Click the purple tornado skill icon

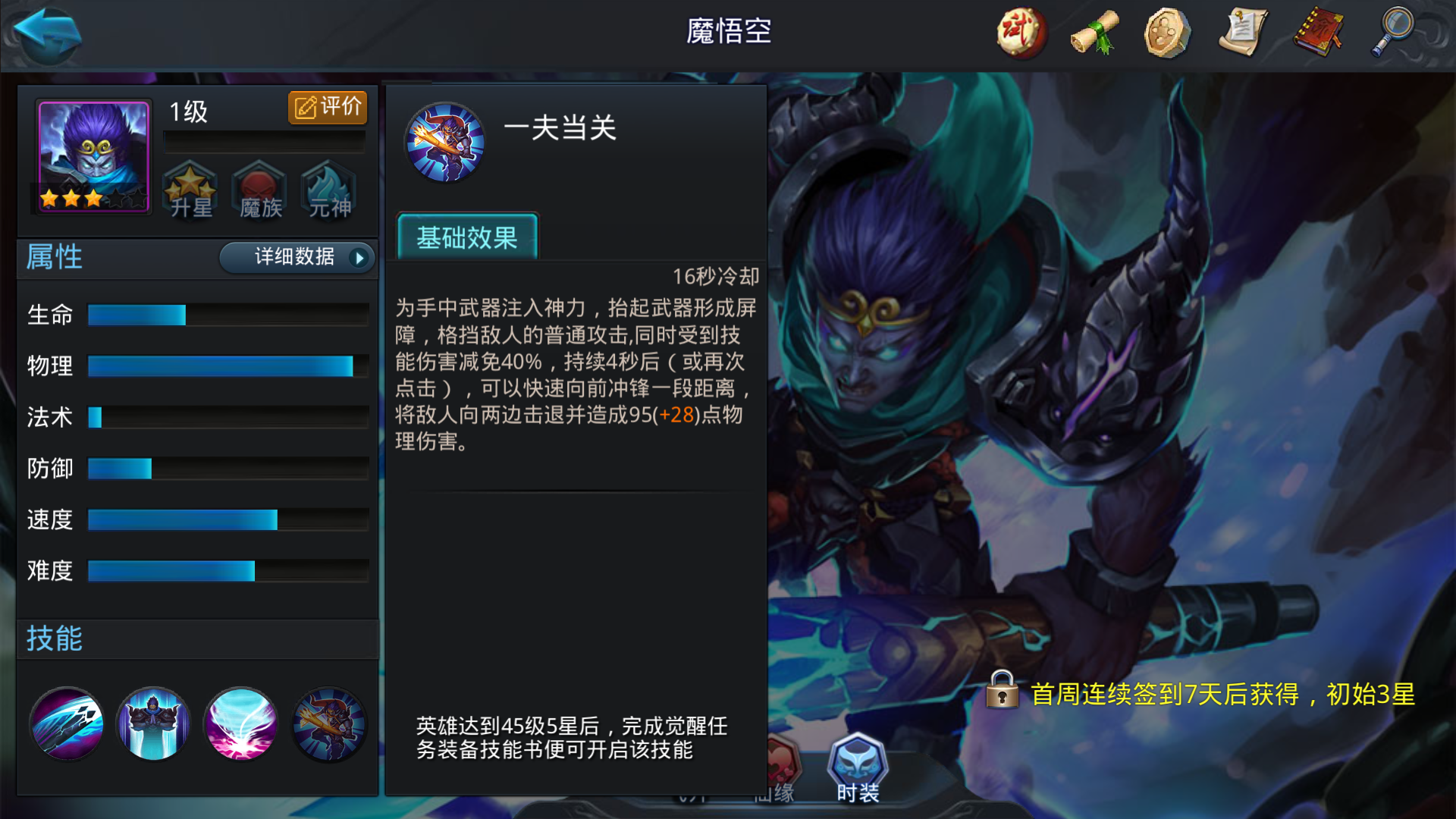pos(240,724)
